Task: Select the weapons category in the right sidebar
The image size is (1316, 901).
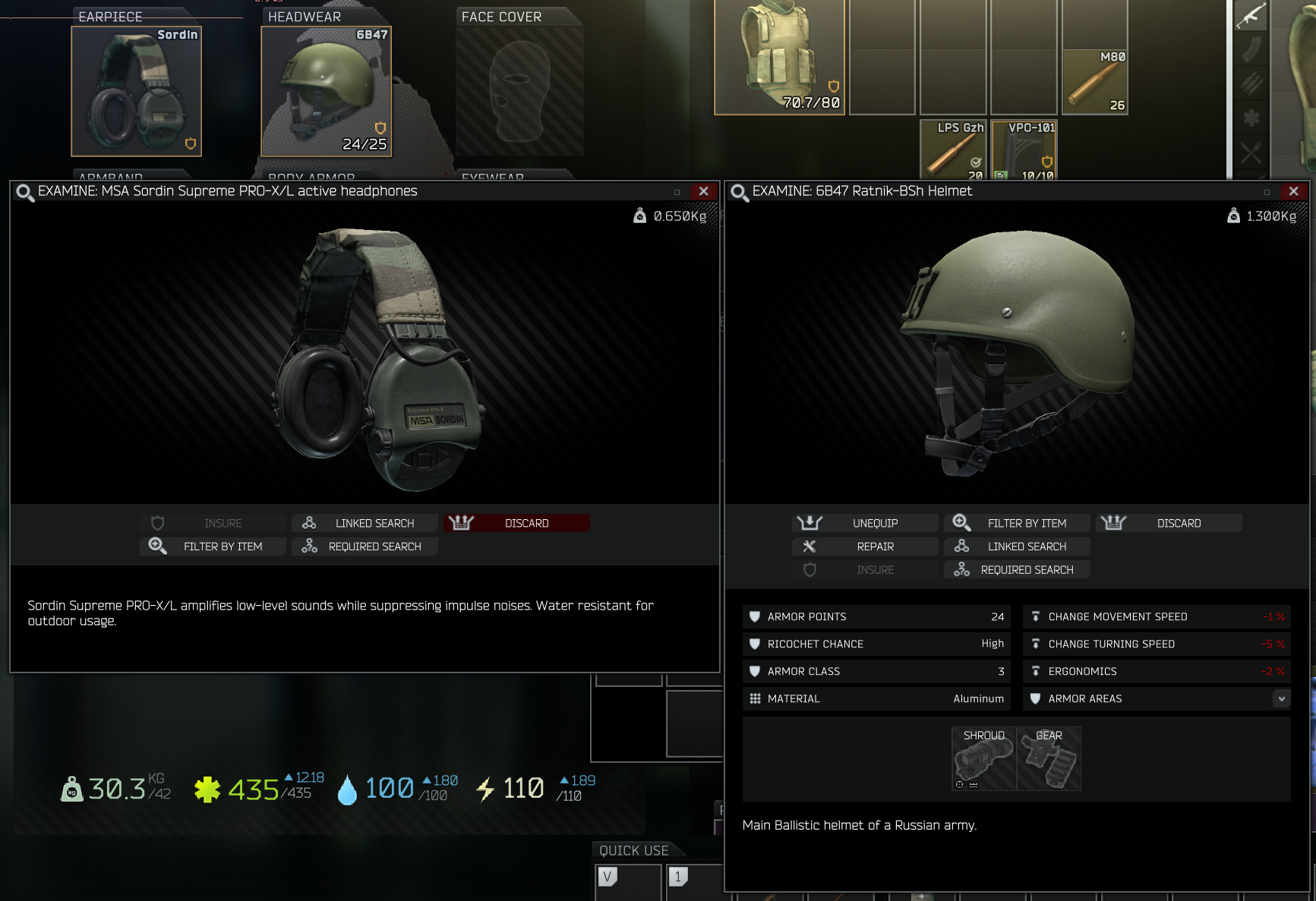Action: (x=1251, y=15)
